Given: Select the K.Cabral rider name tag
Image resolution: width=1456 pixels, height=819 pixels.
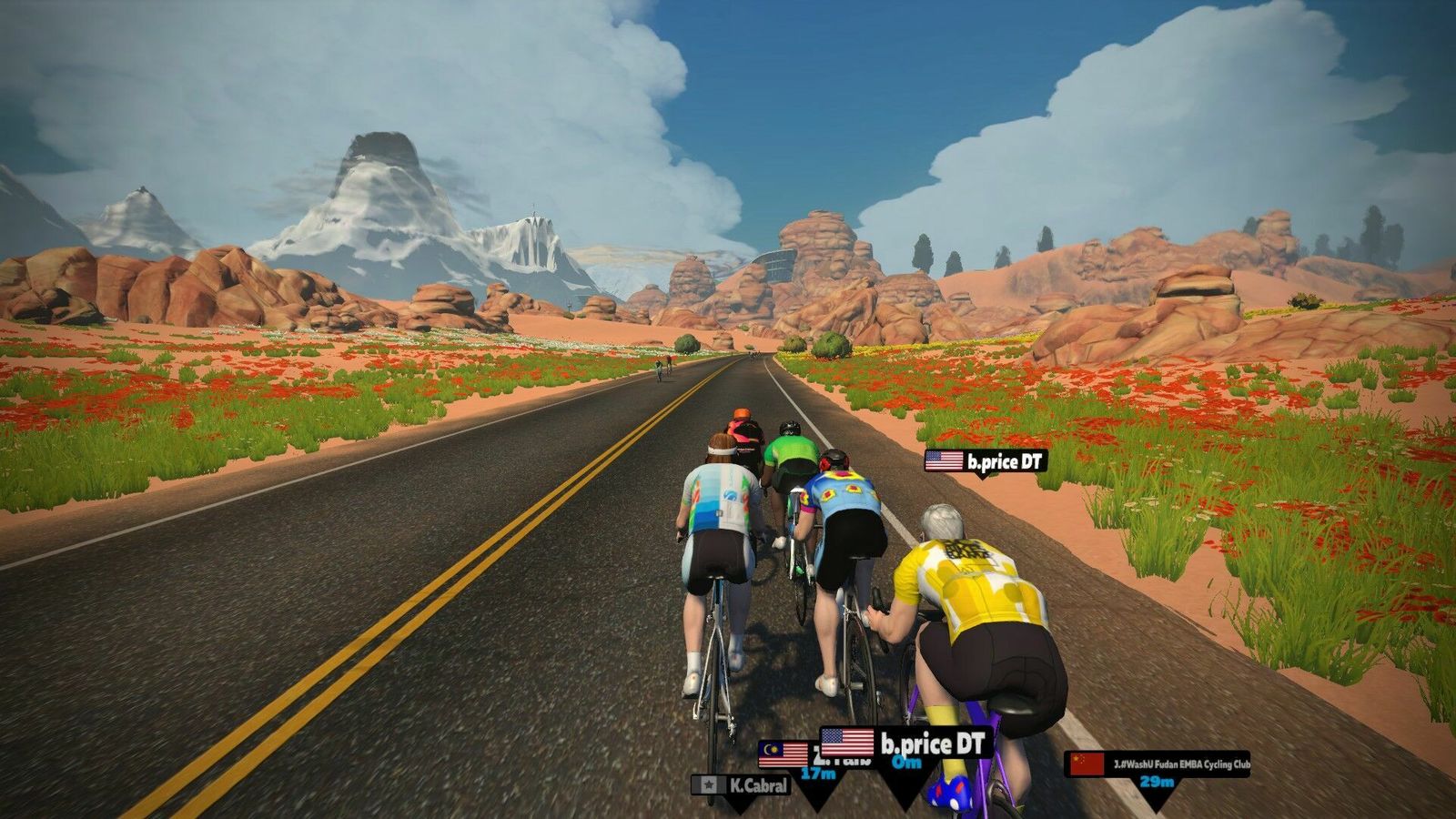Looking at the screenshot, I should (742, 784).
